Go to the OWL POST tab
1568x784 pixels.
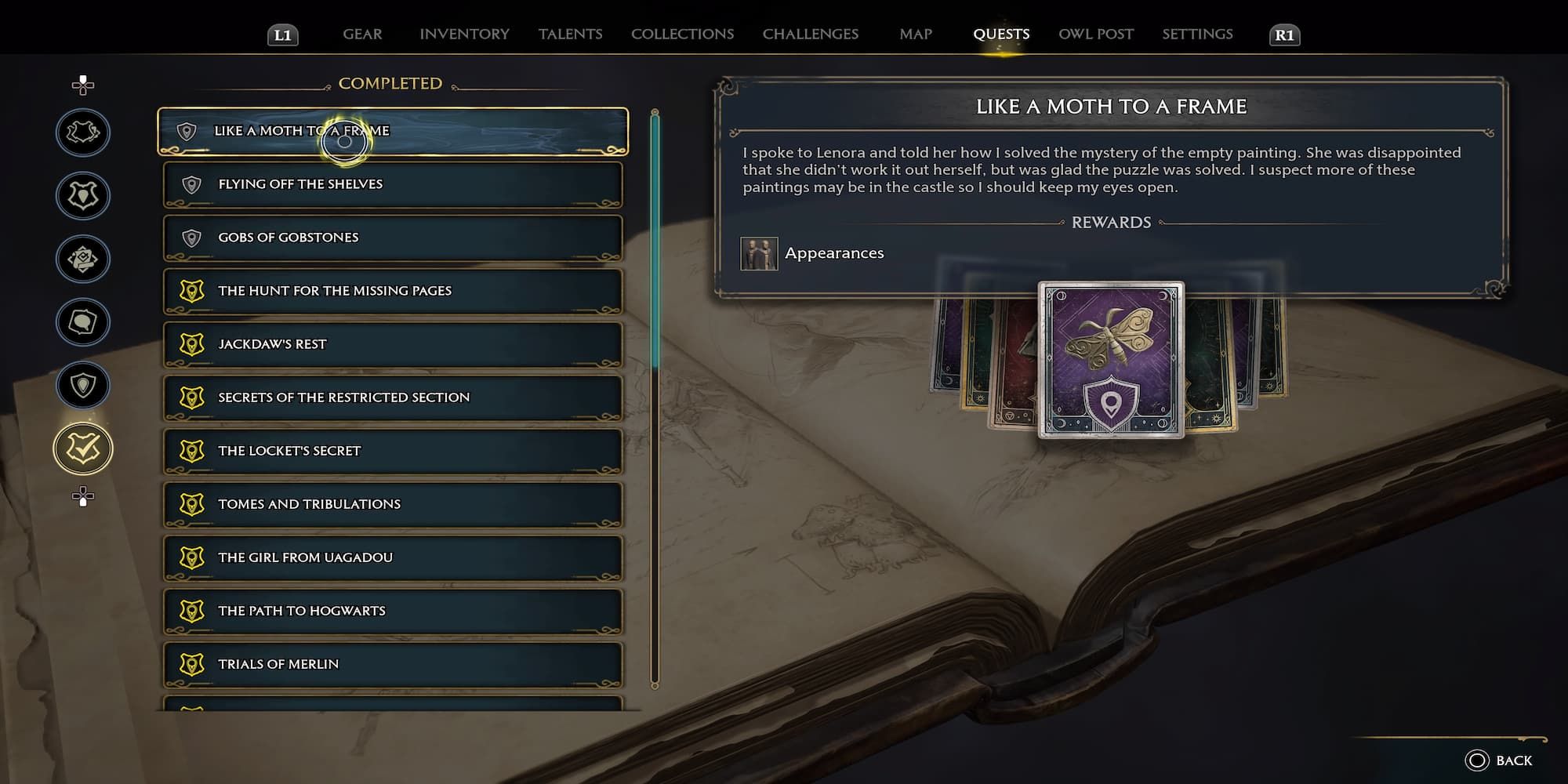[x=1095, y=34]
